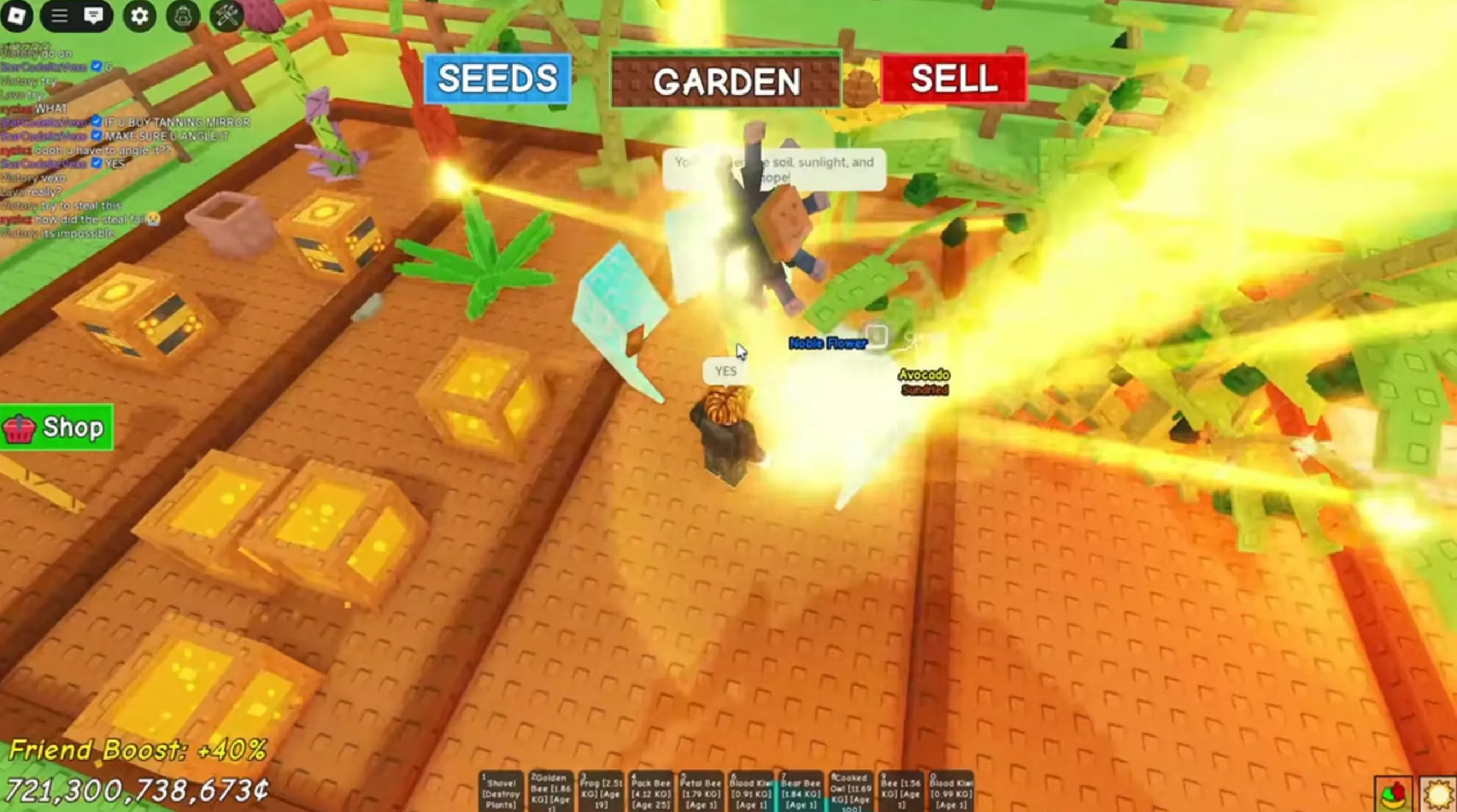1457x812 pixels.
Task: Open the GARDEN menu
Action: point(726,83)
